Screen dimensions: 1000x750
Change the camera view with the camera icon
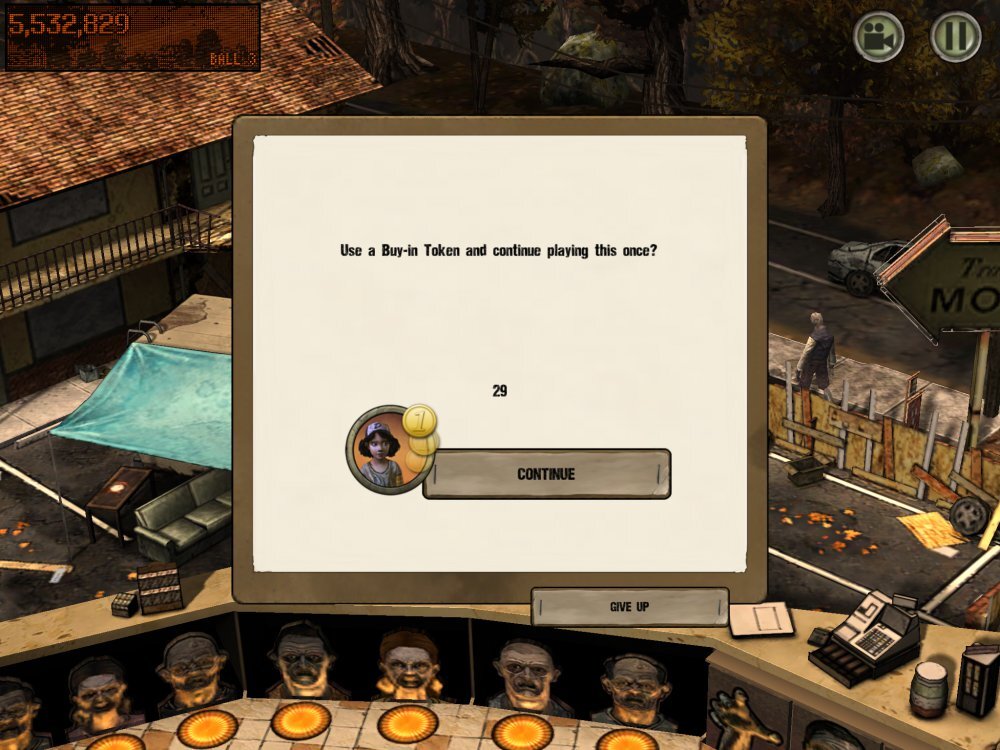pos(879,37)
